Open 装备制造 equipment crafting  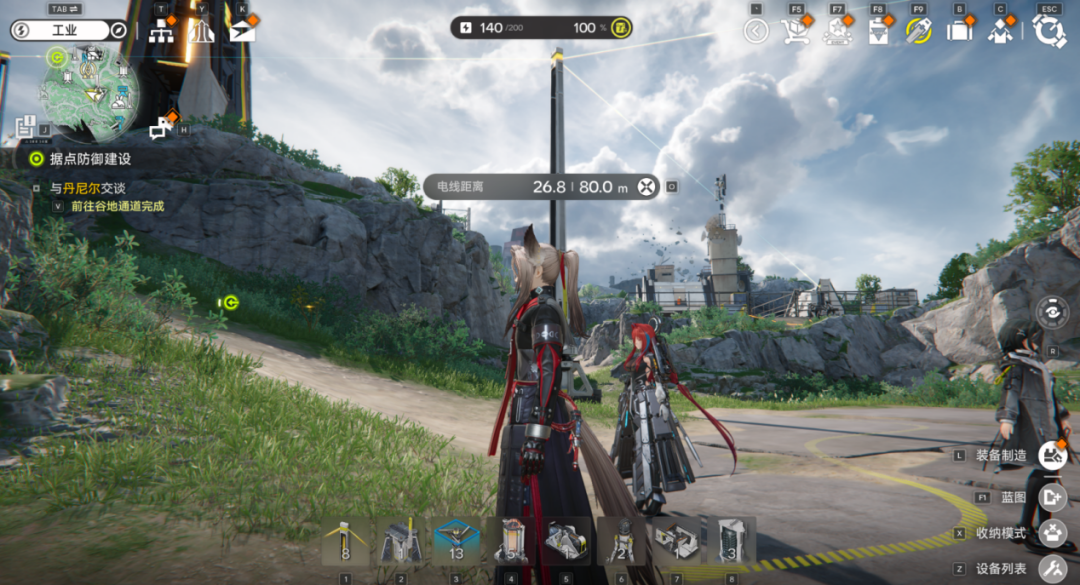pos(1052,456)
